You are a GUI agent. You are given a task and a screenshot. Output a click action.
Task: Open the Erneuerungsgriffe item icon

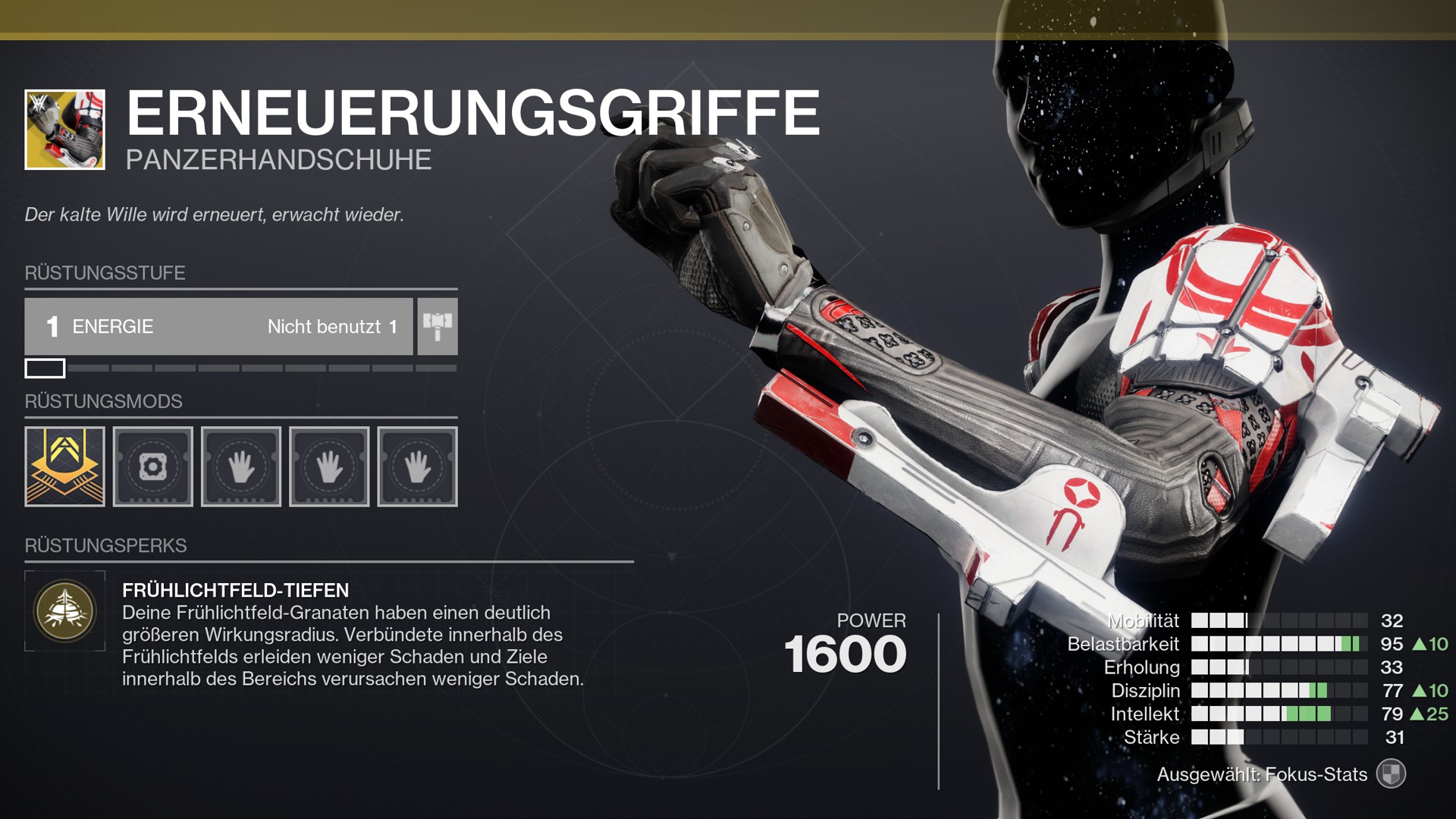(x=64, y=130)
